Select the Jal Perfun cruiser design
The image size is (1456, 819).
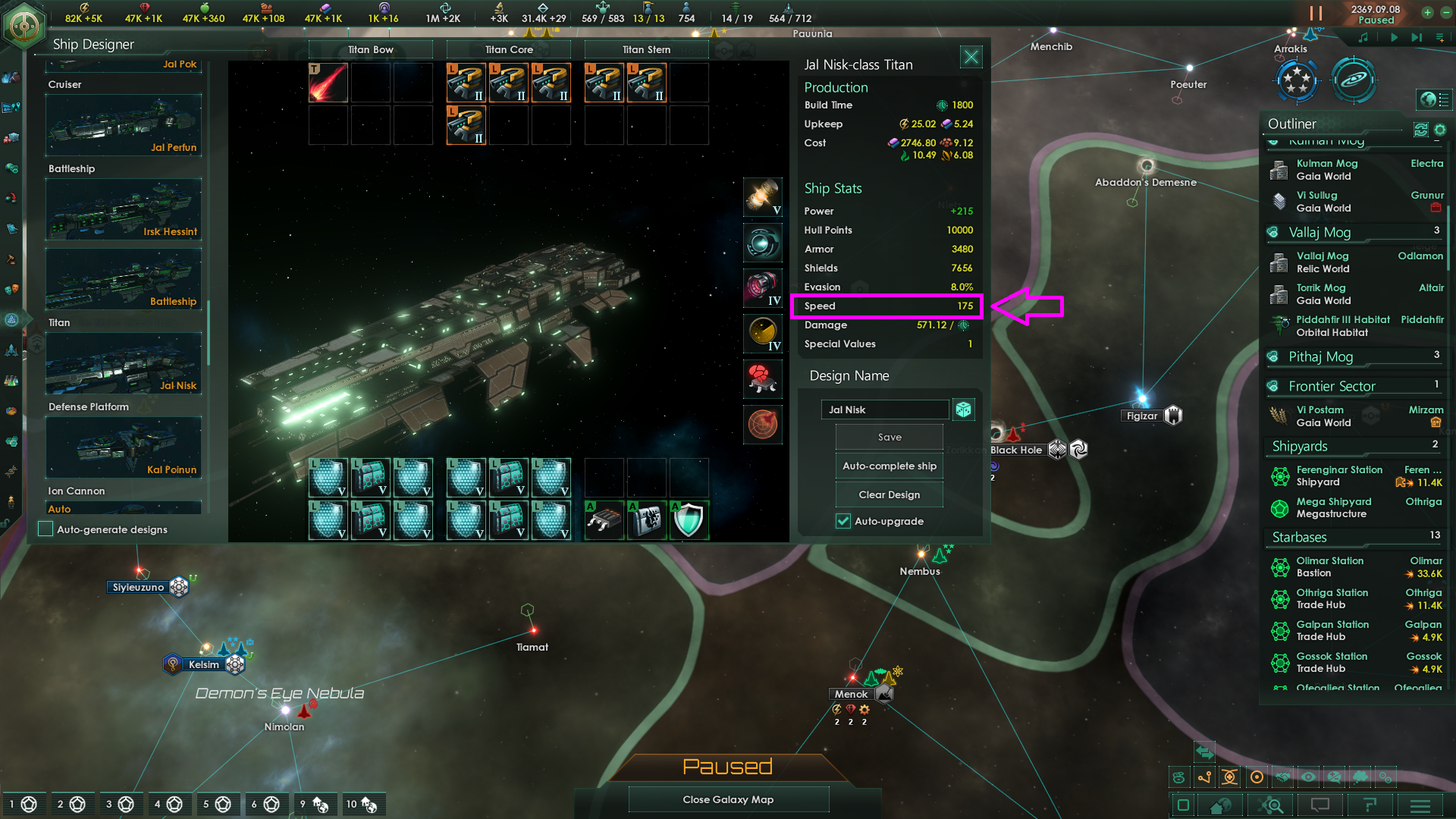(124, 125)
